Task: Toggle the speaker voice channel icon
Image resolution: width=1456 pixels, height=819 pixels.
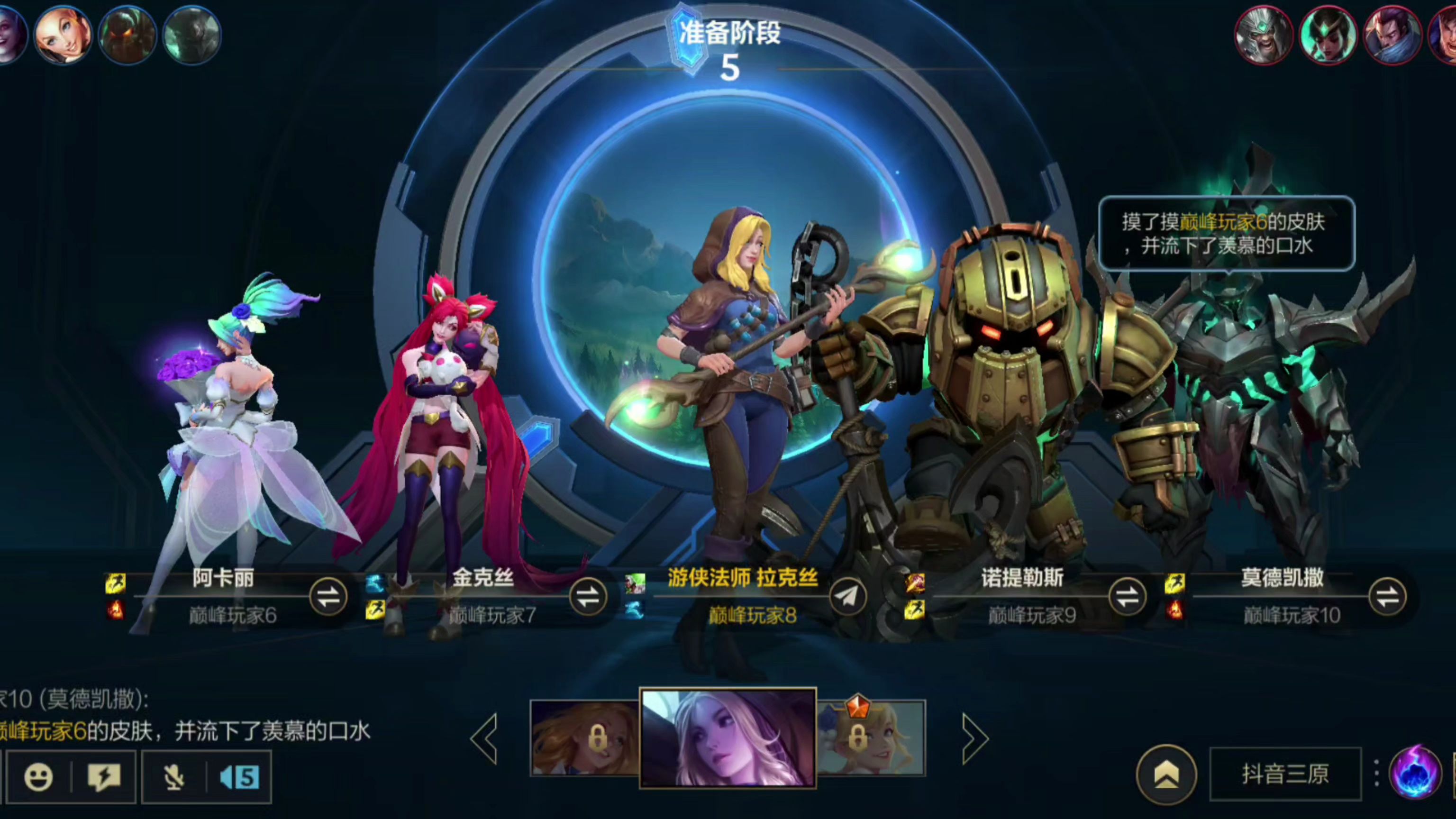Action: (x=240, y=778)
